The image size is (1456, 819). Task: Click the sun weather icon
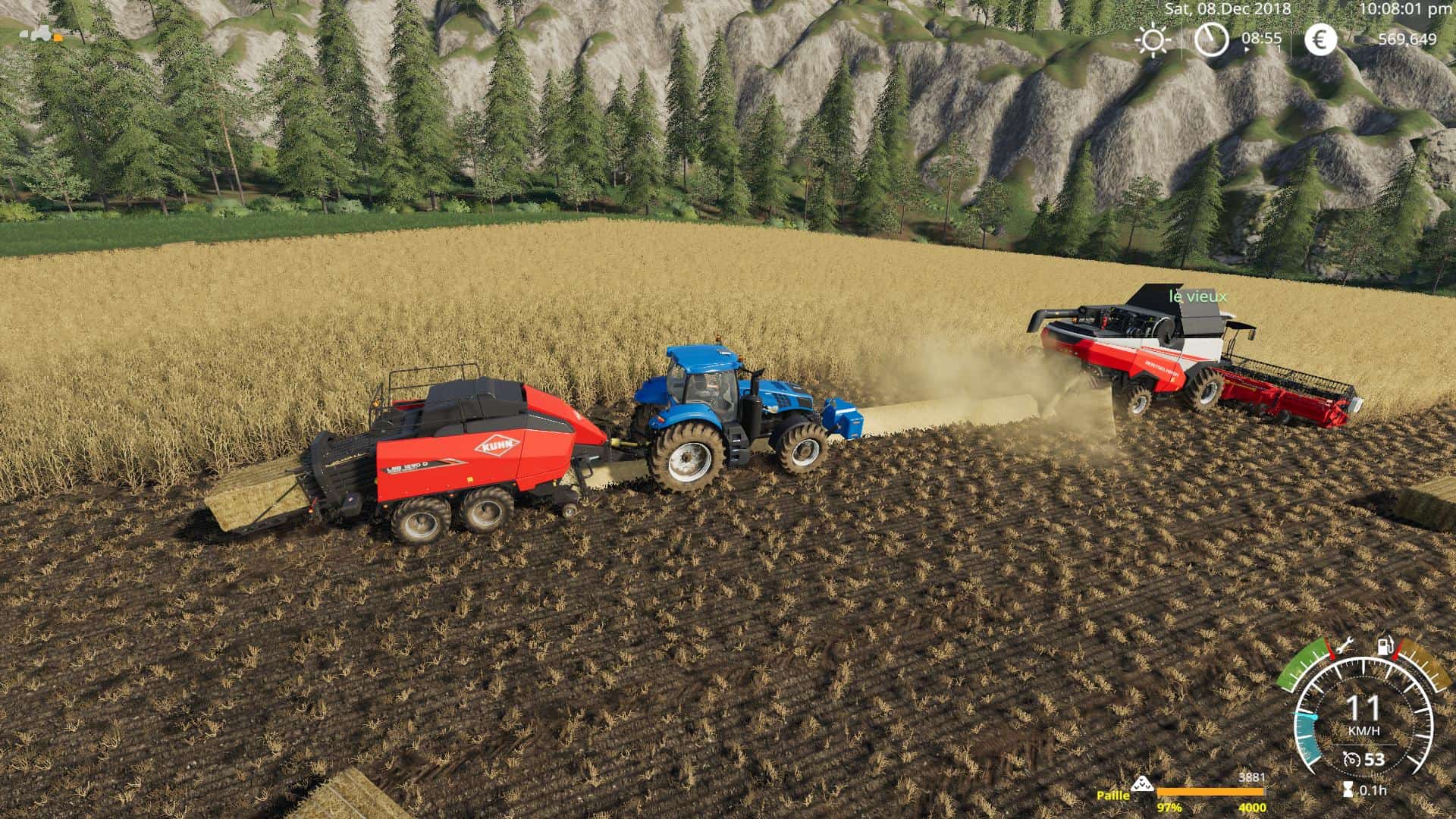1153,40
